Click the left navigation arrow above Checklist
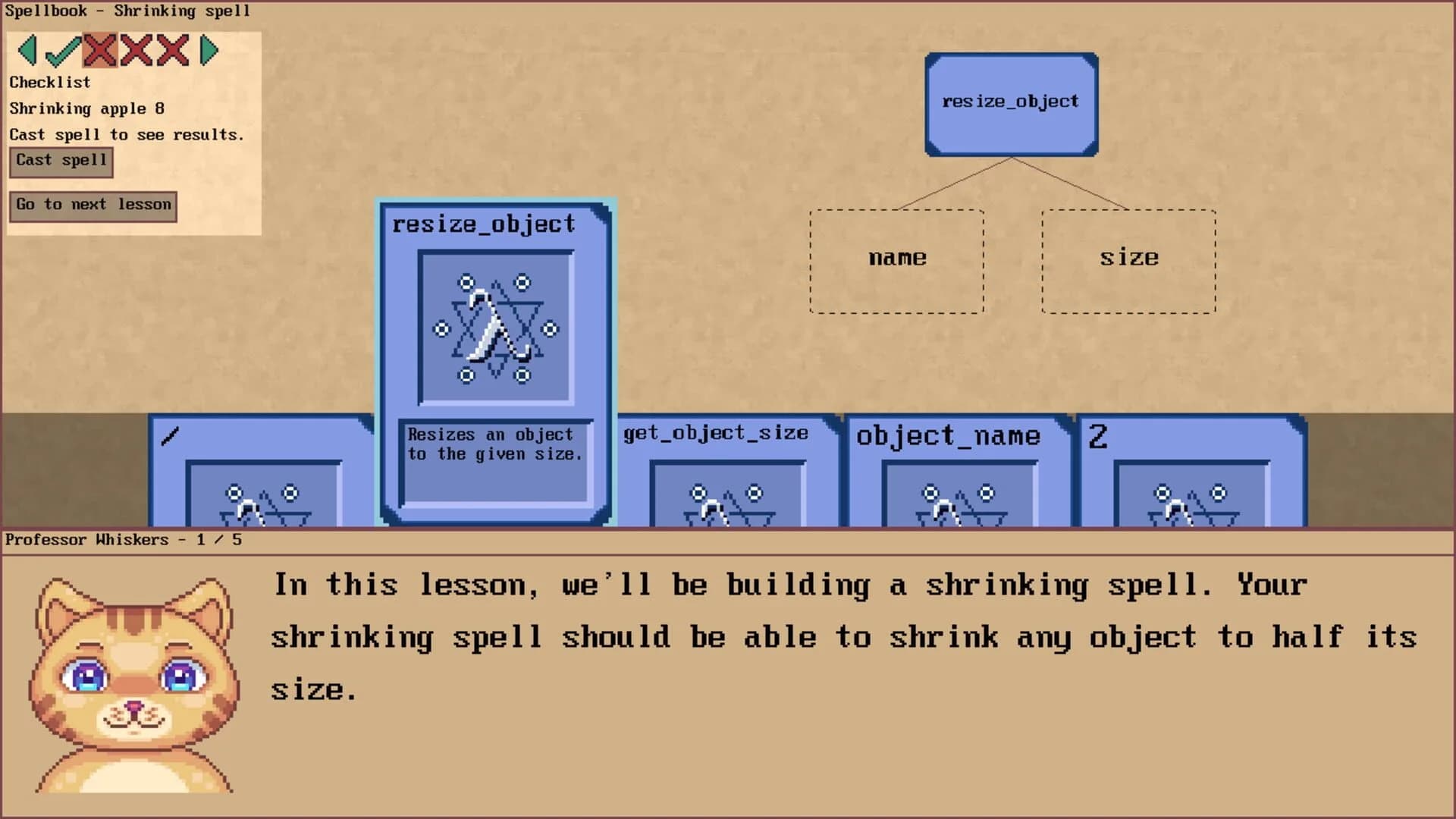 point(27,52)
